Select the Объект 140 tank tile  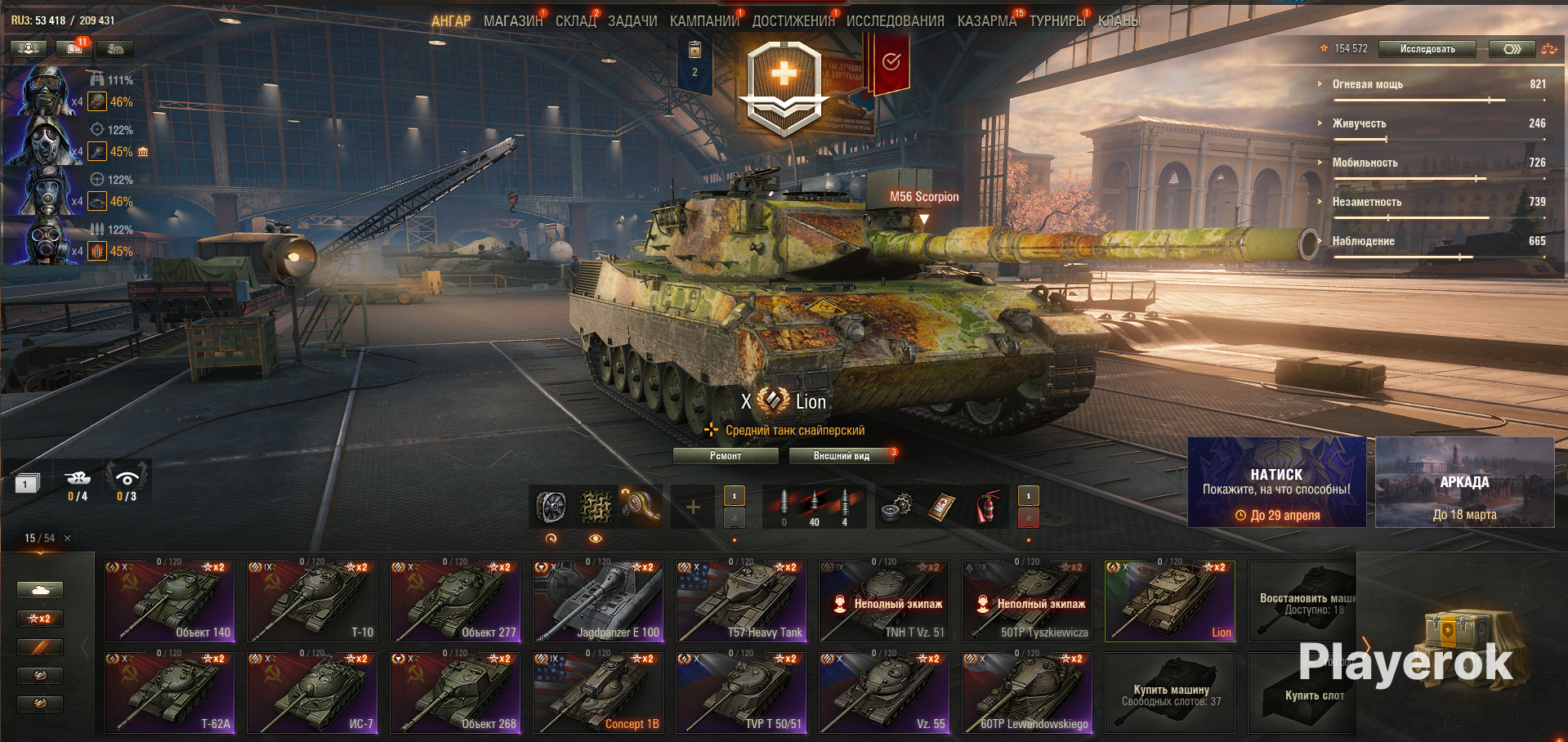[169, 601]
